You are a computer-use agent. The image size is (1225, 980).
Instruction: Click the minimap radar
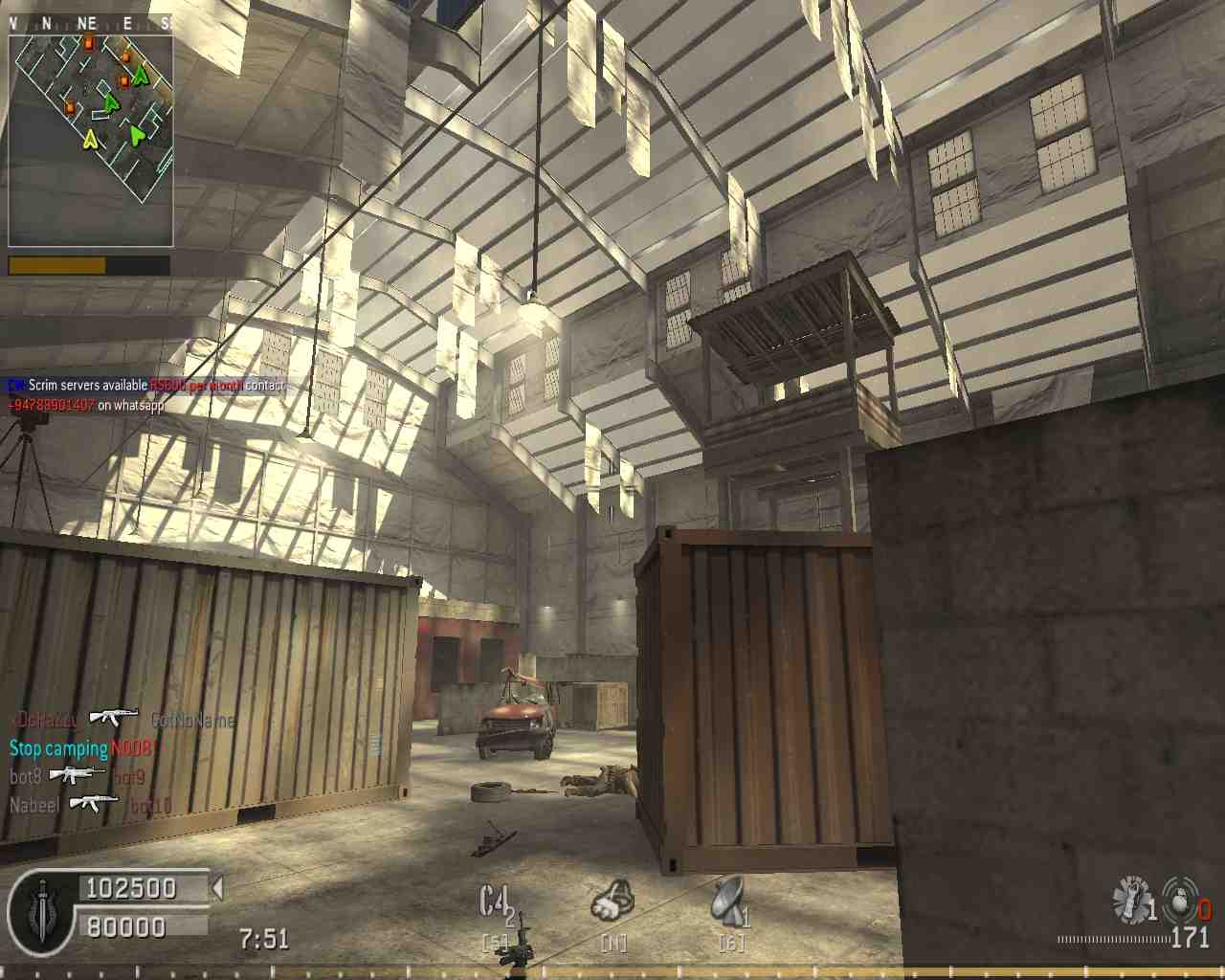(91, 140)
